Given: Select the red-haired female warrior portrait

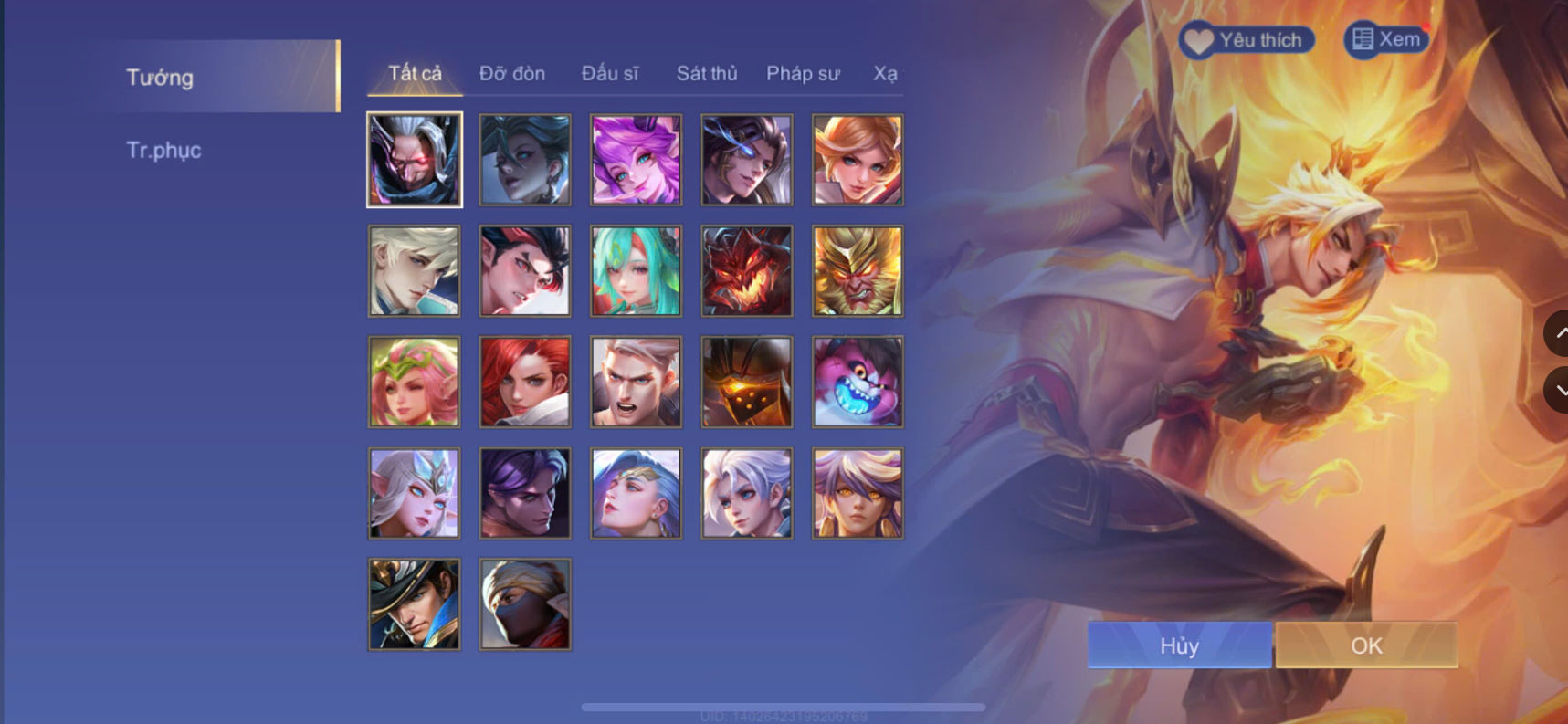Looking at the screenshot, I should pyautogui.click(x=524, y=383).
